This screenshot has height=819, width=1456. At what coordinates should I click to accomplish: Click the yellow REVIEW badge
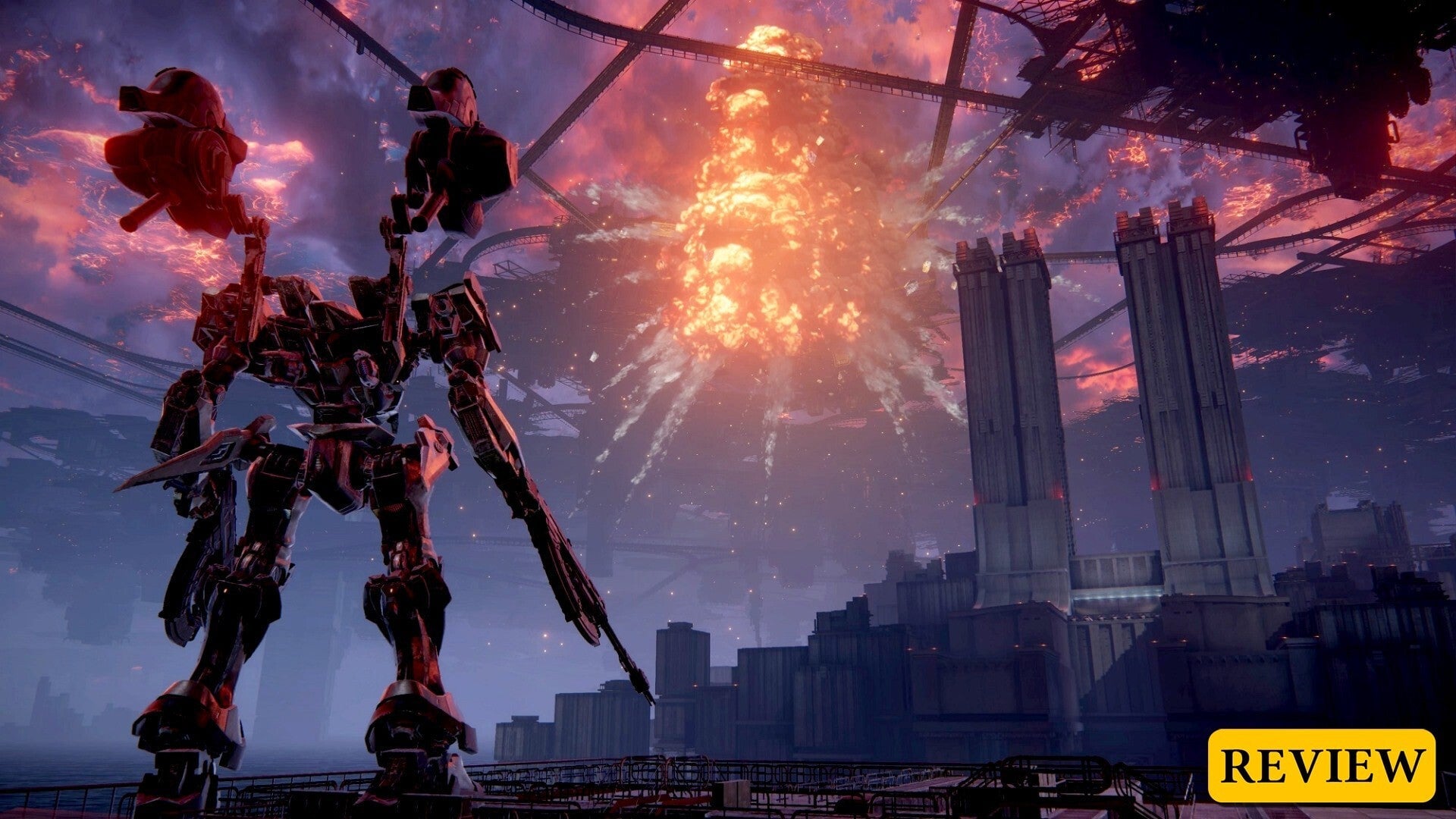(1321, 765)
